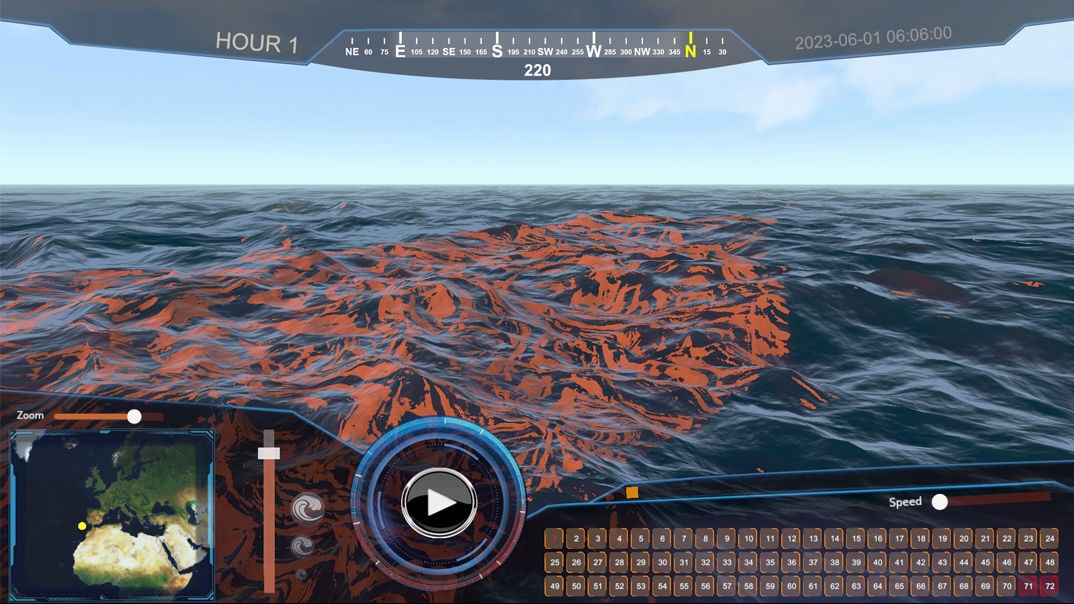Choose the red hour 71 tile
The height and width of the screenshot is (604, 1074).
point(1028,587)
